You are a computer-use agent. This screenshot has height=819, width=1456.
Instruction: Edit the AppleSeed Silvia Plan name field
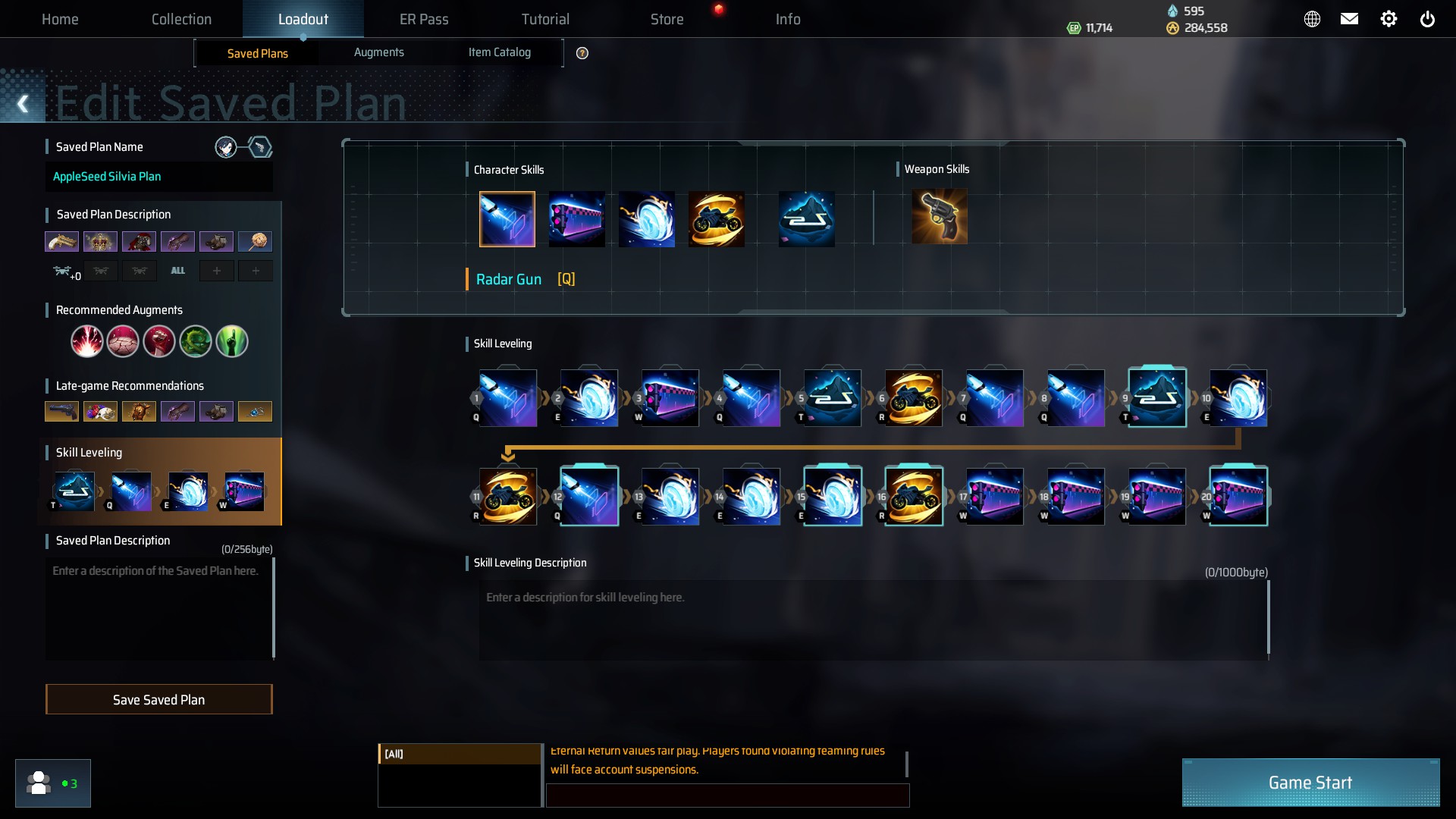click(x=158, y=177)
